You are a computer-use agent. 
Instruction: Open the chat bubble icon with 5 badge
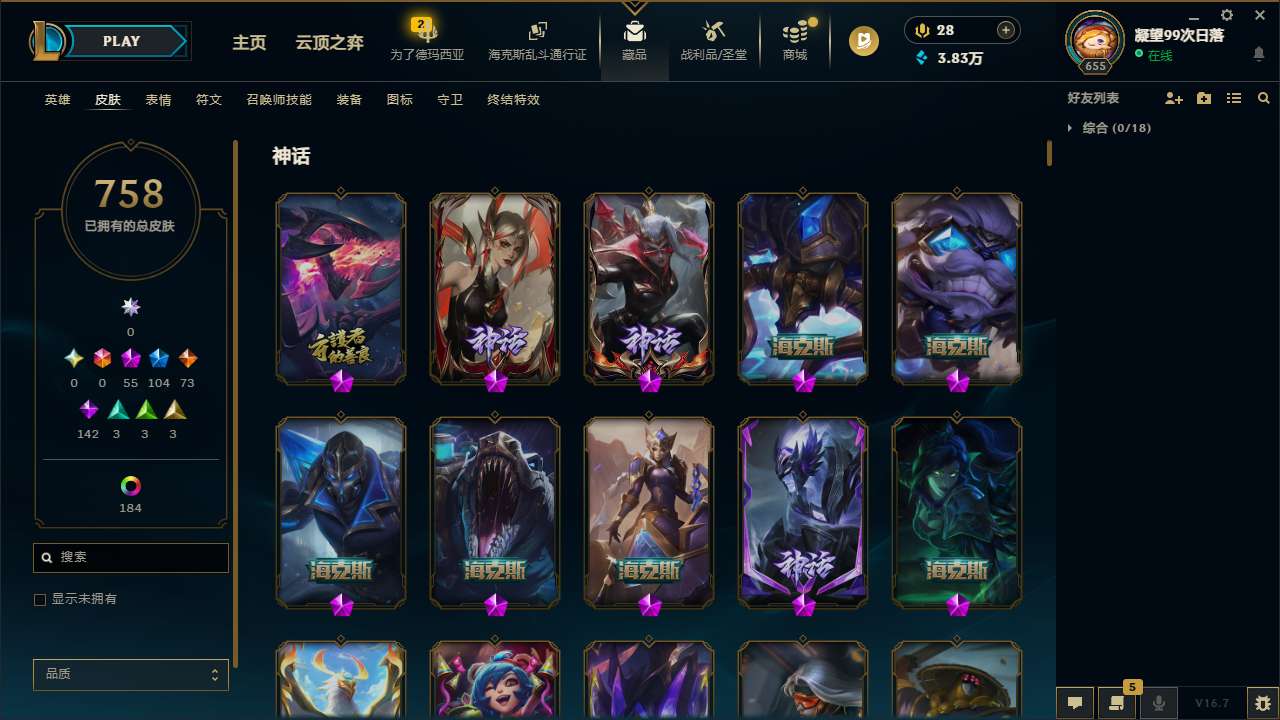pos(1116,703)
